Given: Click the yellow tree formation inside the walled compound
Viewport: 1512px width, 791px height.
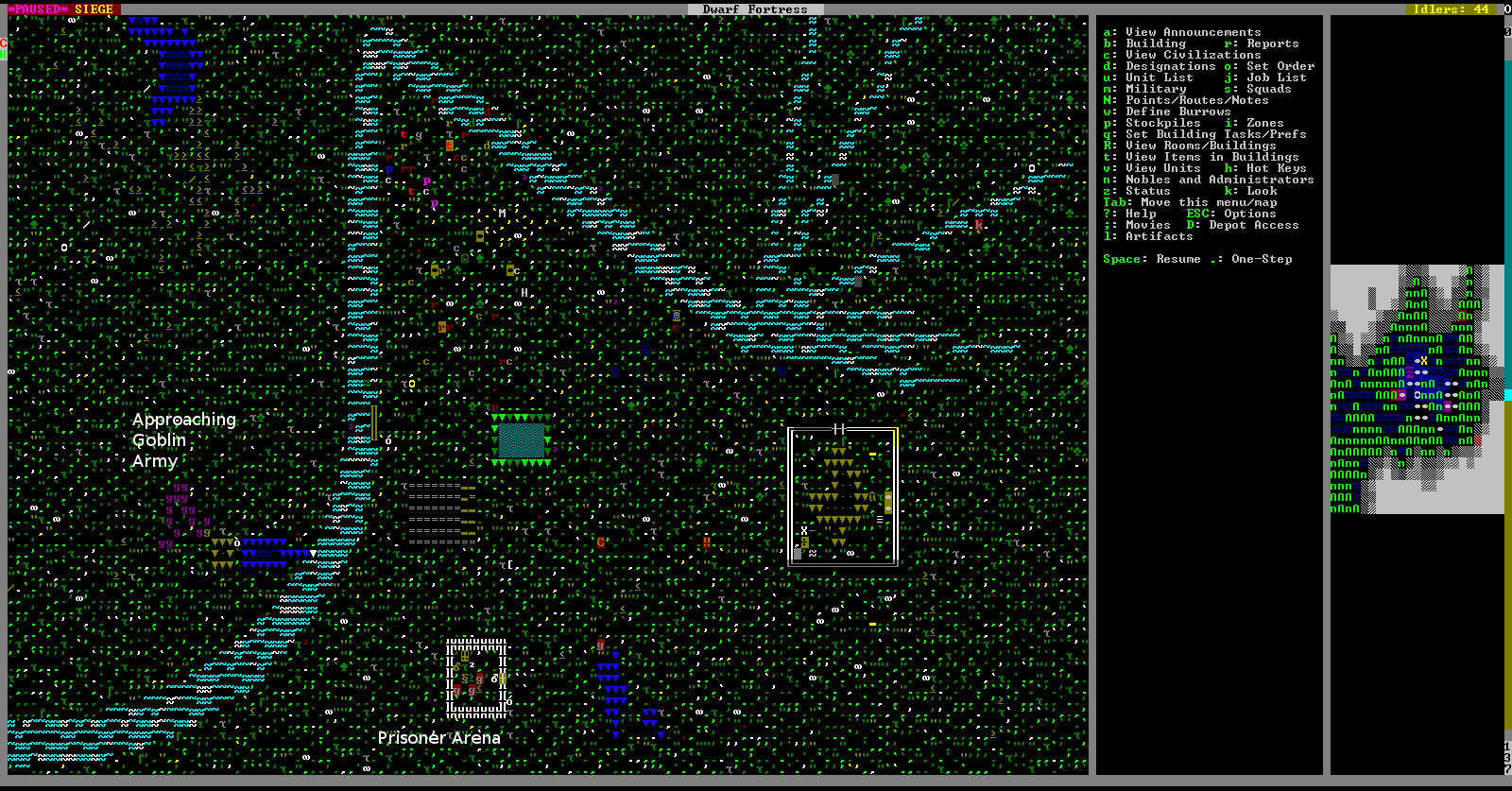Looking at the screenshot, I should tap(839, 491).
